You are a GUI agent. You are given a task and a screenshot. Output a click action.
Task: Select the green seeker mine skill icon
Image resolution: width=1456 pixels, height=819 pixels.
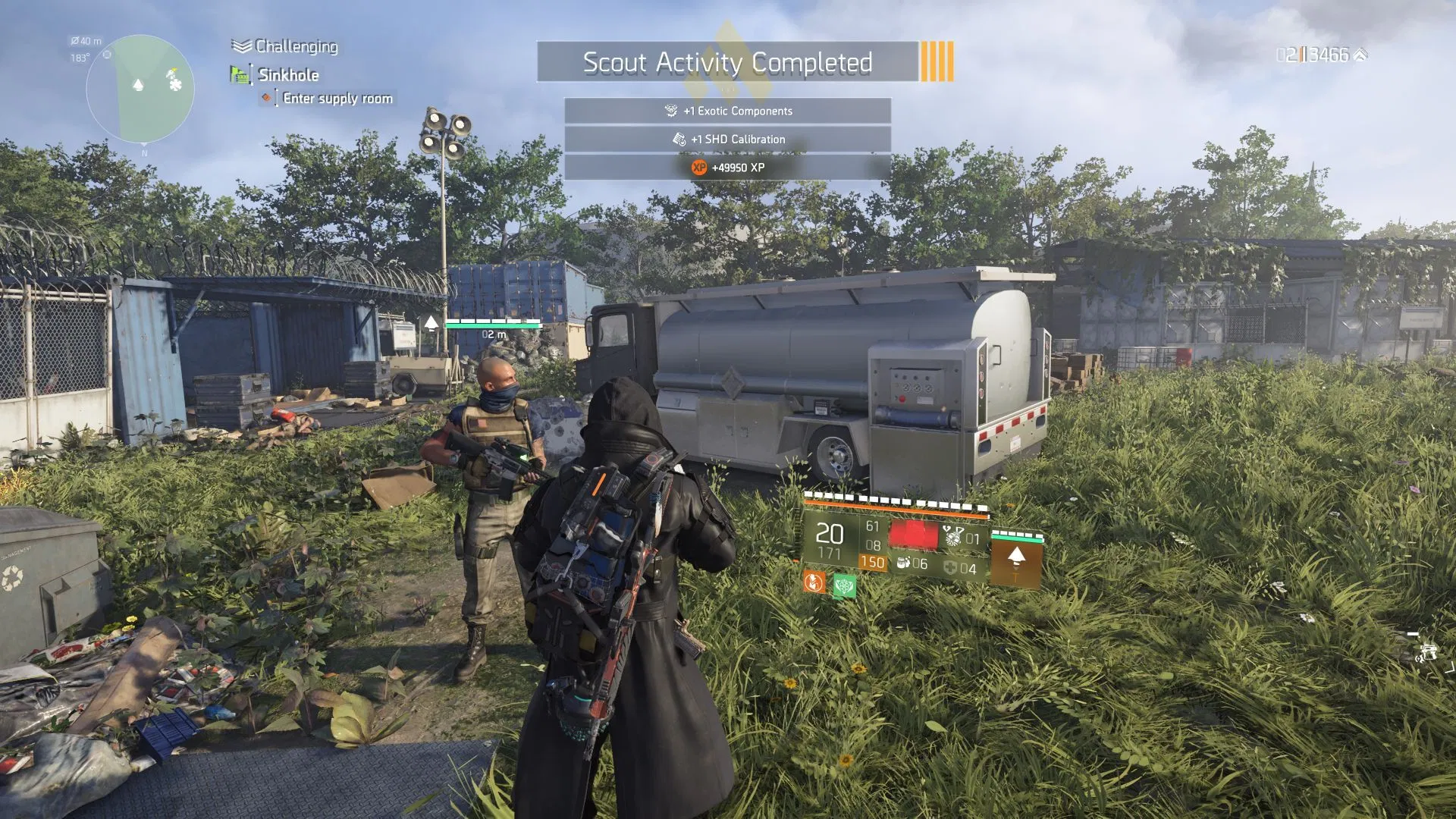[x=845, y=585]
